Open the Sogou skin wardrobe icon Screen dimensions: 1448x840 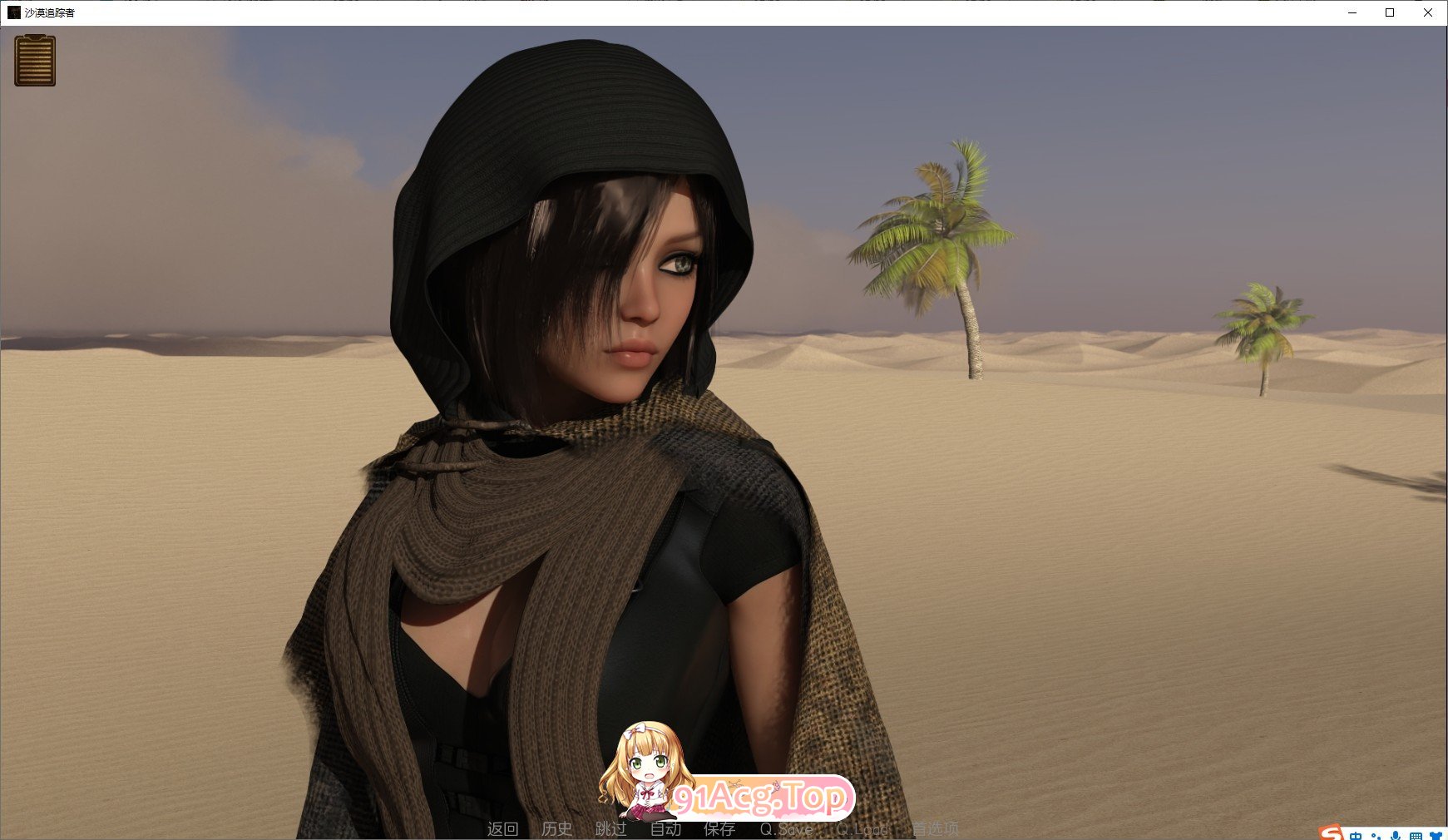pos(1437,835)
